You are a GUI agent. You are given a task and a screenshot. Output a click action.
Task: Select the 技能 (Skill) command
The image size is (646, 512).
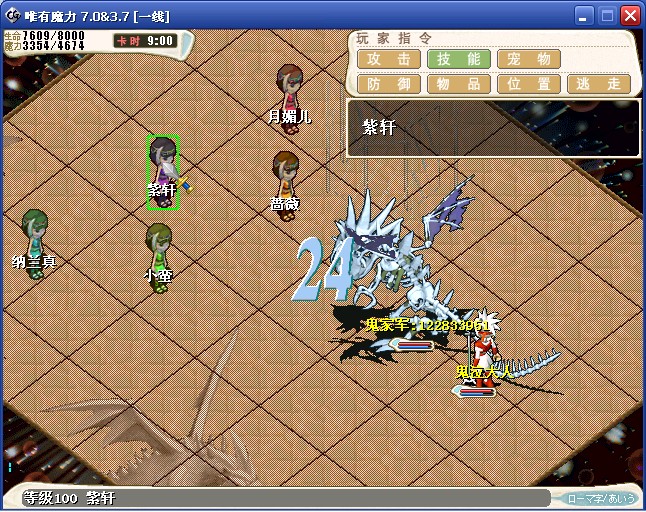[458, 59]
